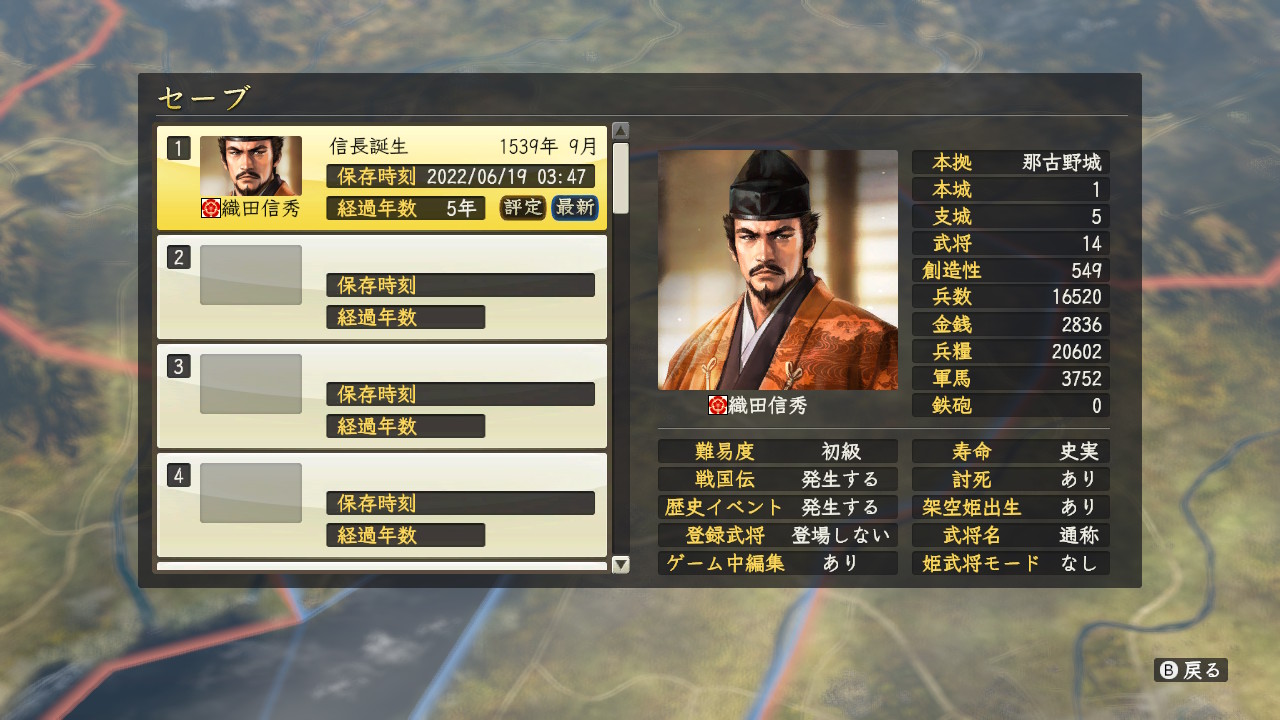
Task: Toggle the 姫武将モード setting showing なし
Action: (x=1010, y=563)
